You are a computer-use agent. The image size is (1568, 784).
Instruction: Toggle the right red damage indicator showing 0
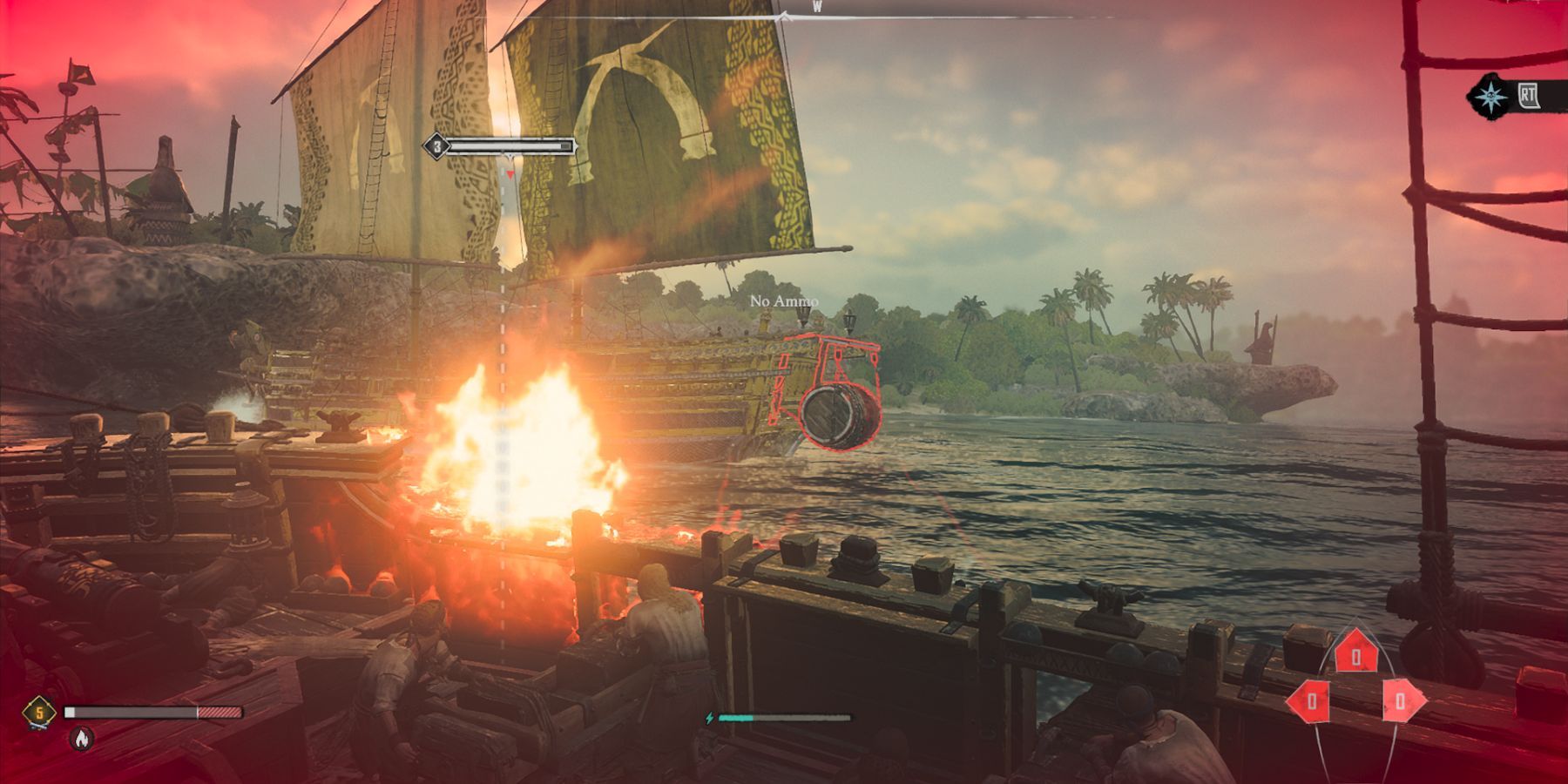pyautogui.click(x=1401, y=700)
